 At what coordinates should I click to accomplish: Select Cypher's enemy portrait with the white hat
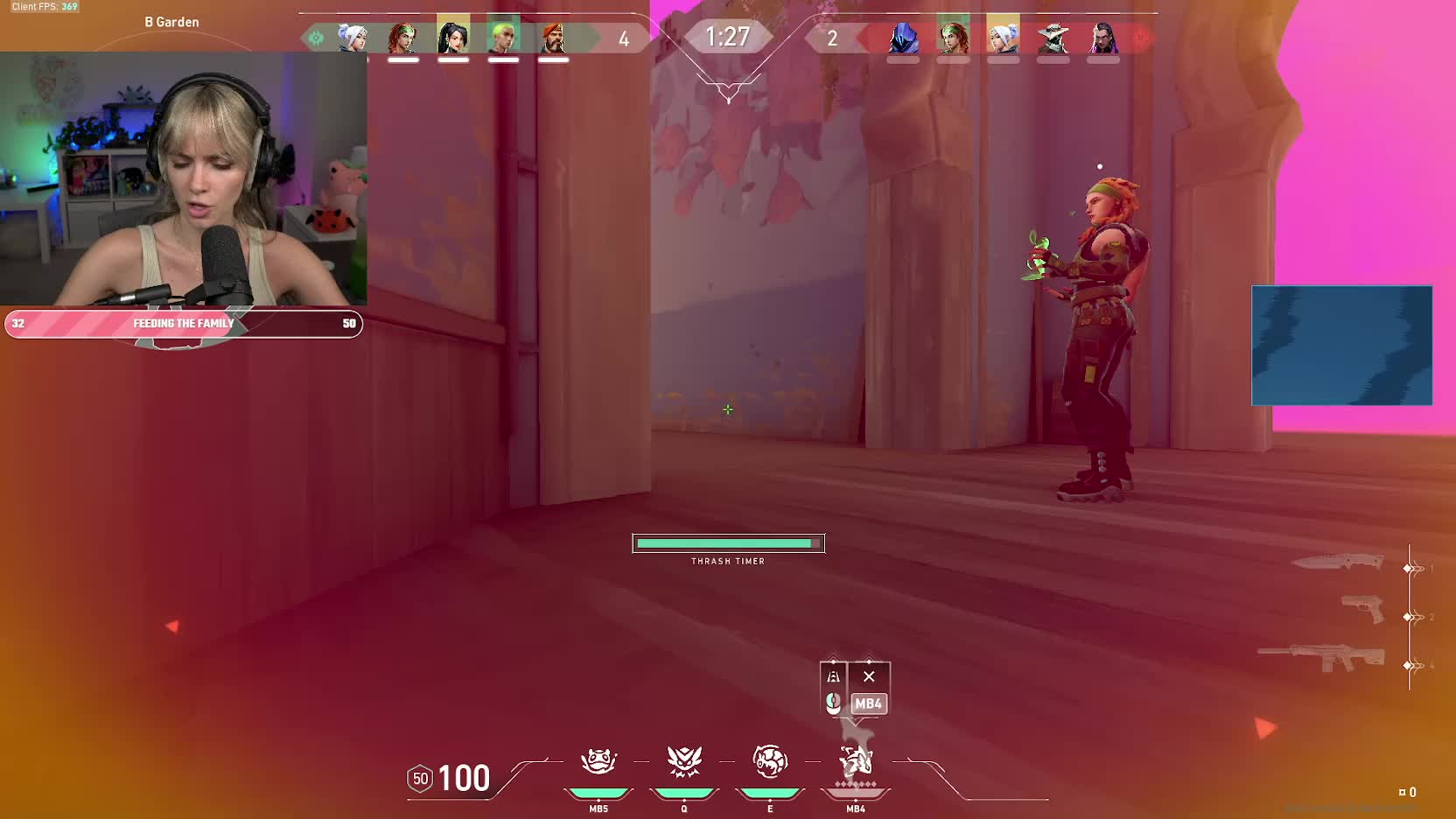pyautogui.click(x=1053, y=38)
